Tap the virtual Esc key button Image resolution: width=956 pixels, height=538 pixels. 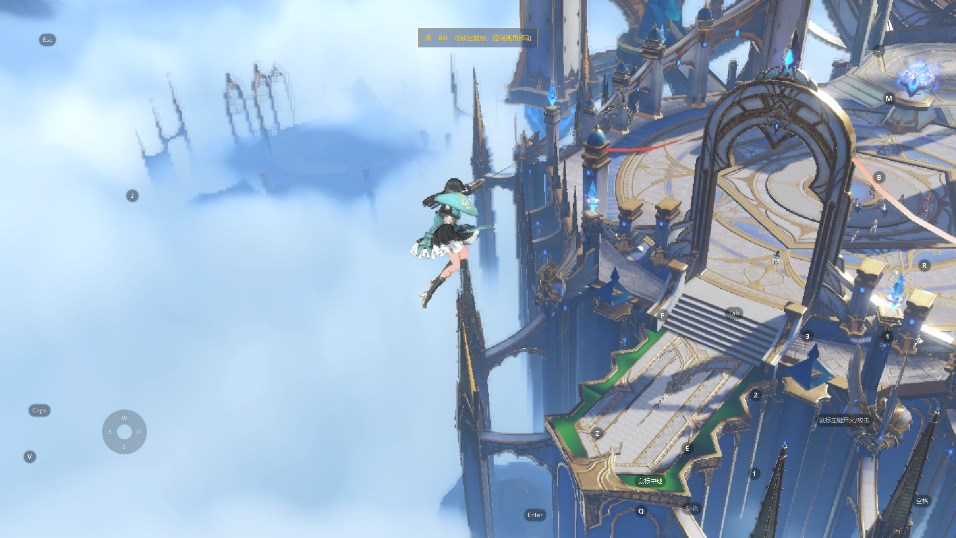point(47,40)
